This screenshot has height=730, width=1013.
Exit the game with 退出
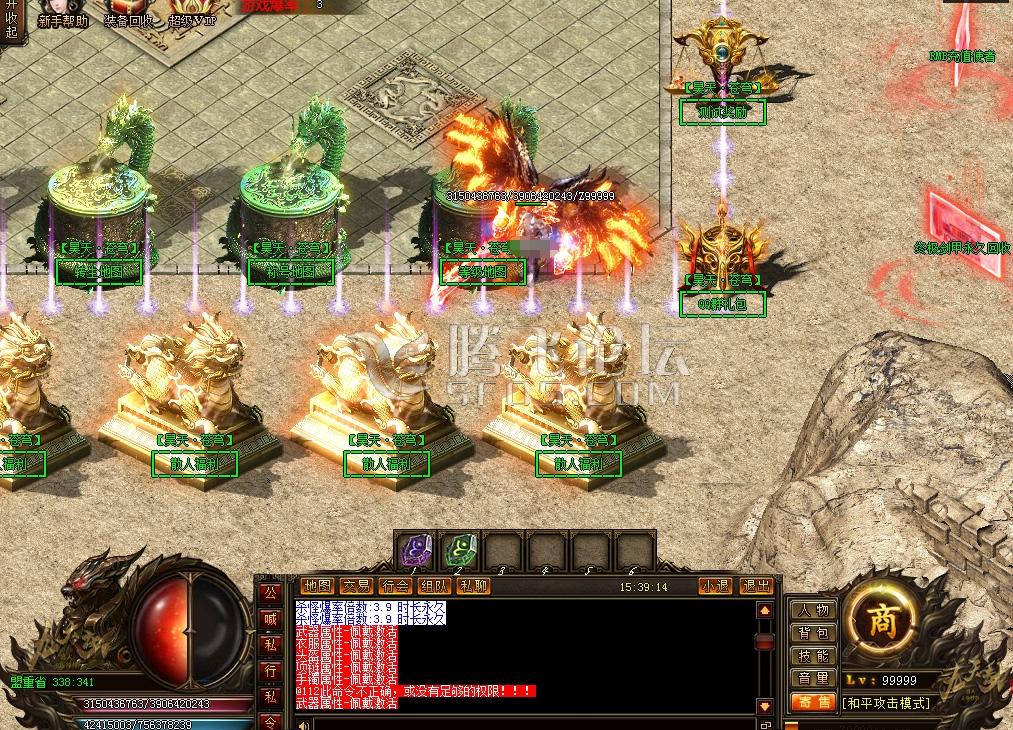point(756,586)
